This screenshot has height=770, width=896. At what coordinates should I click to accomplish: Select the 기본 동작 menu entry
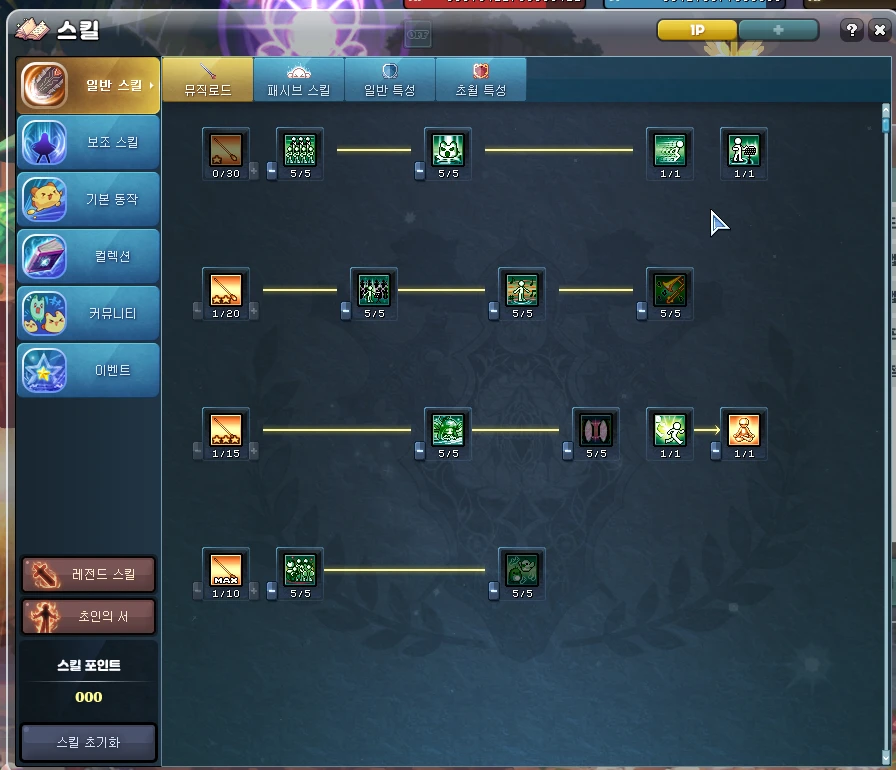(x=88, y=199)
